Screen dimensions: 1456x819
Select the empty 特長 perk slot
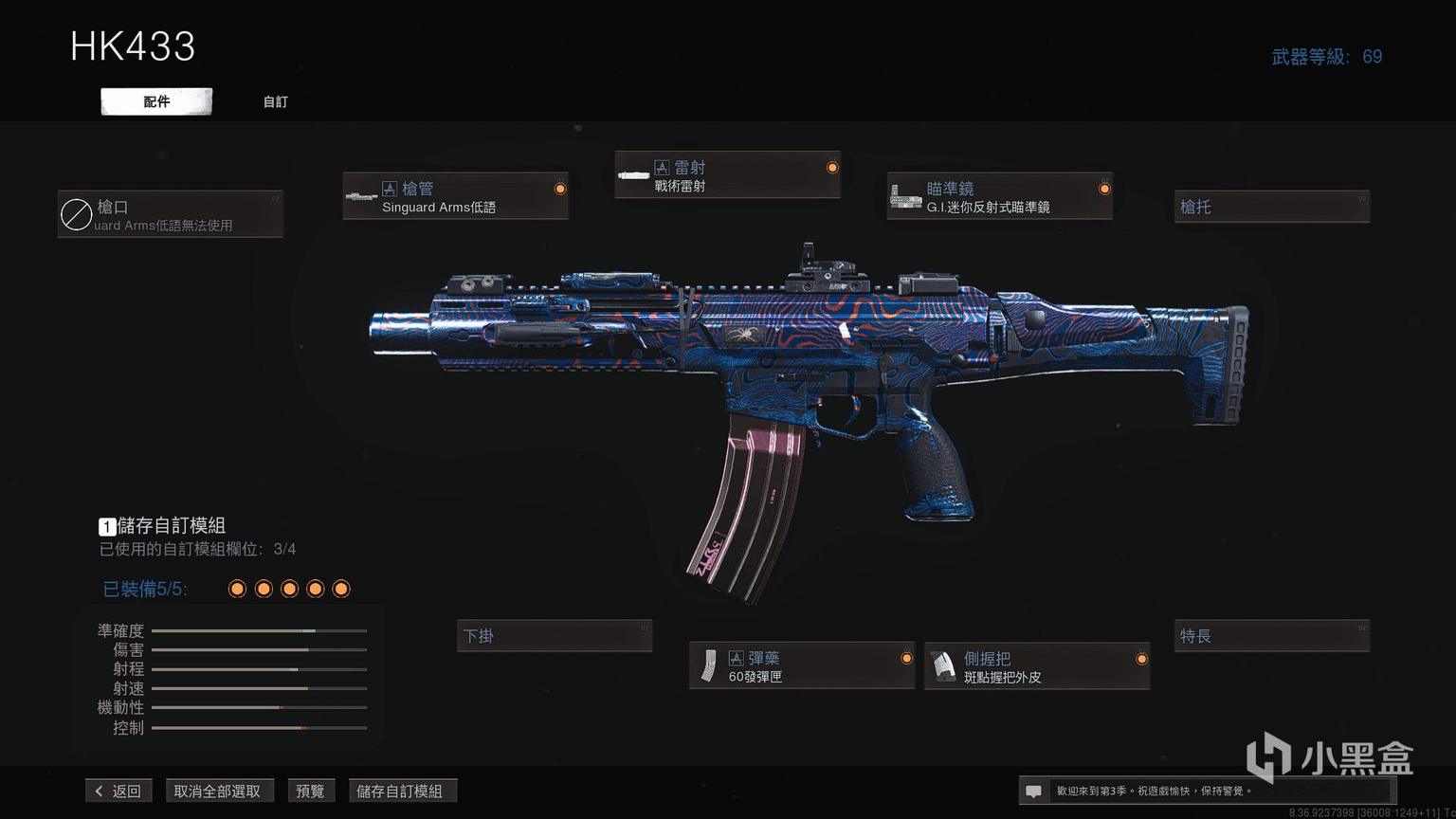[x=1272, y=636]
